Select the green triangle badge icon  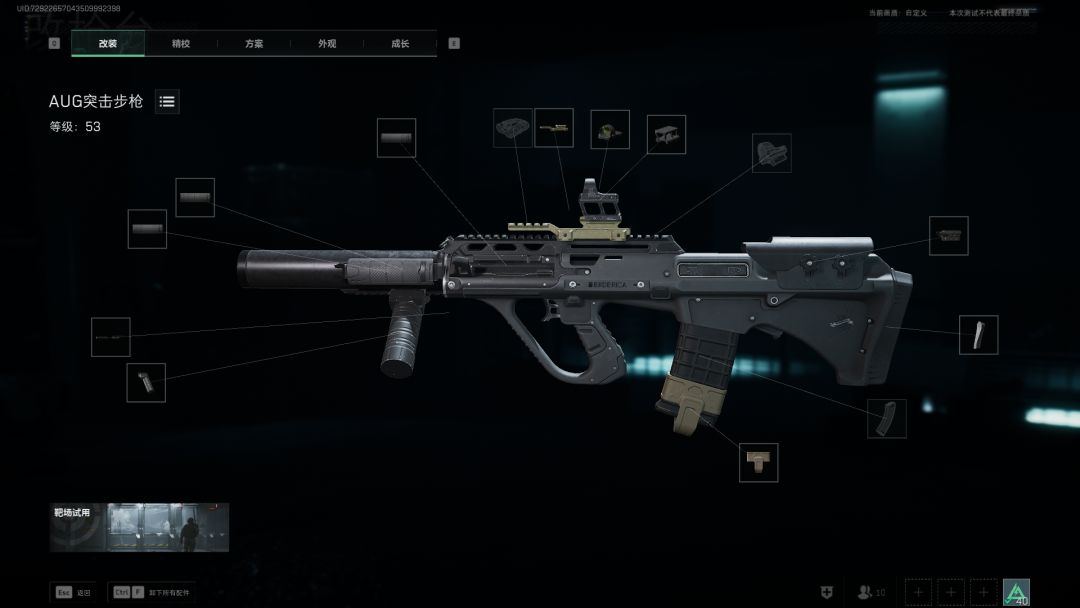point(1016,592)
